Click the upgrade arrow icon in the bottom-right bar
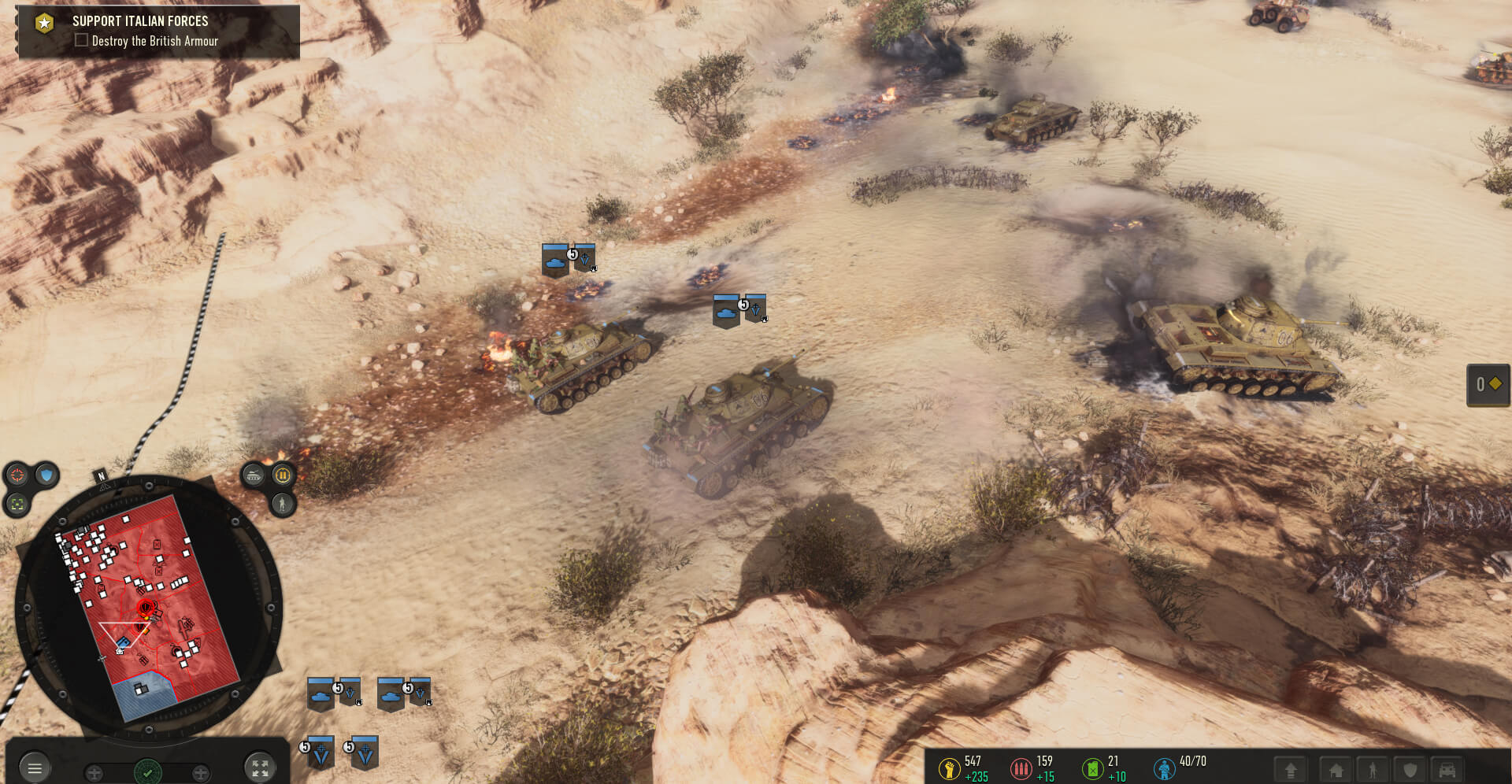Image resolution: width=1512 pixels, height=784 pixels. [x=1291, y=769]
